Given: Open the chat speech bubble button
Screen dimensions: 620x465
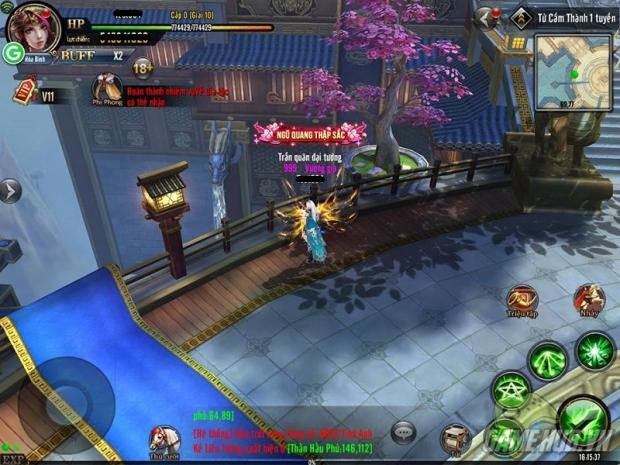Looking at the screenshot, I should (x=404, y=431).
